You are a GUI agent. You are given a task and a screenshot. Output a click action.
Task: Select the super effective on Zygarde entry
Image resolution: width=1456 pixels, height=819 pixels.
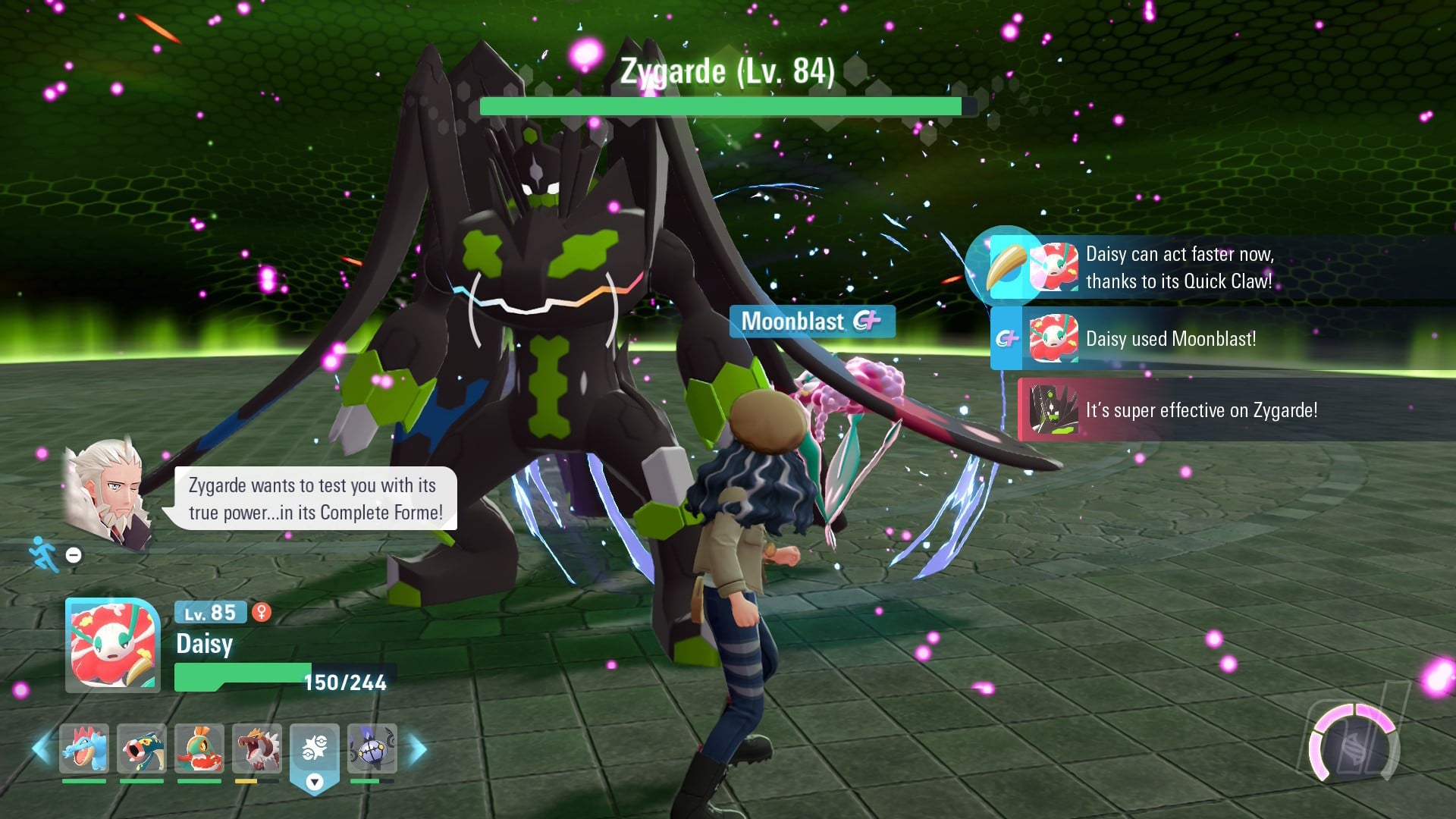1200,410
